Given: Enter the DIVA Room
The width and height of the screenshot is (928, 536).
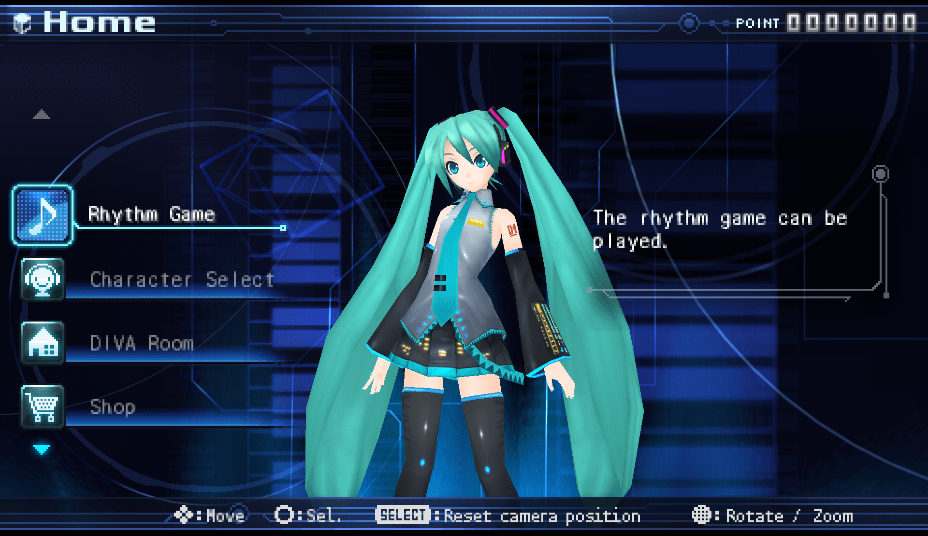Looking at the screenshot, I should (x=141, y=343).
